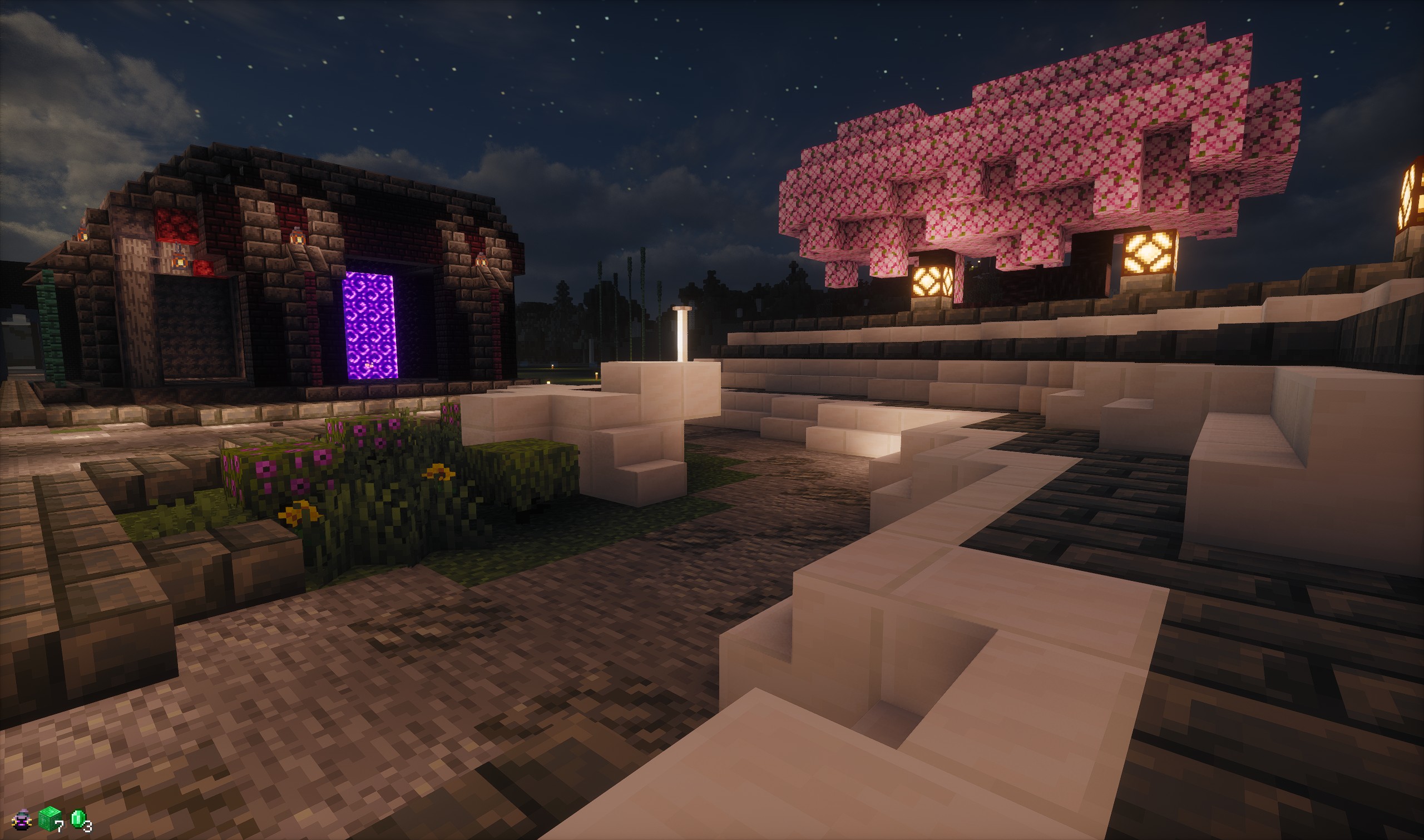Screen dimensions: 1424x840
Task: Click the purple-faced pouch icon
Action: click(21, 819)
